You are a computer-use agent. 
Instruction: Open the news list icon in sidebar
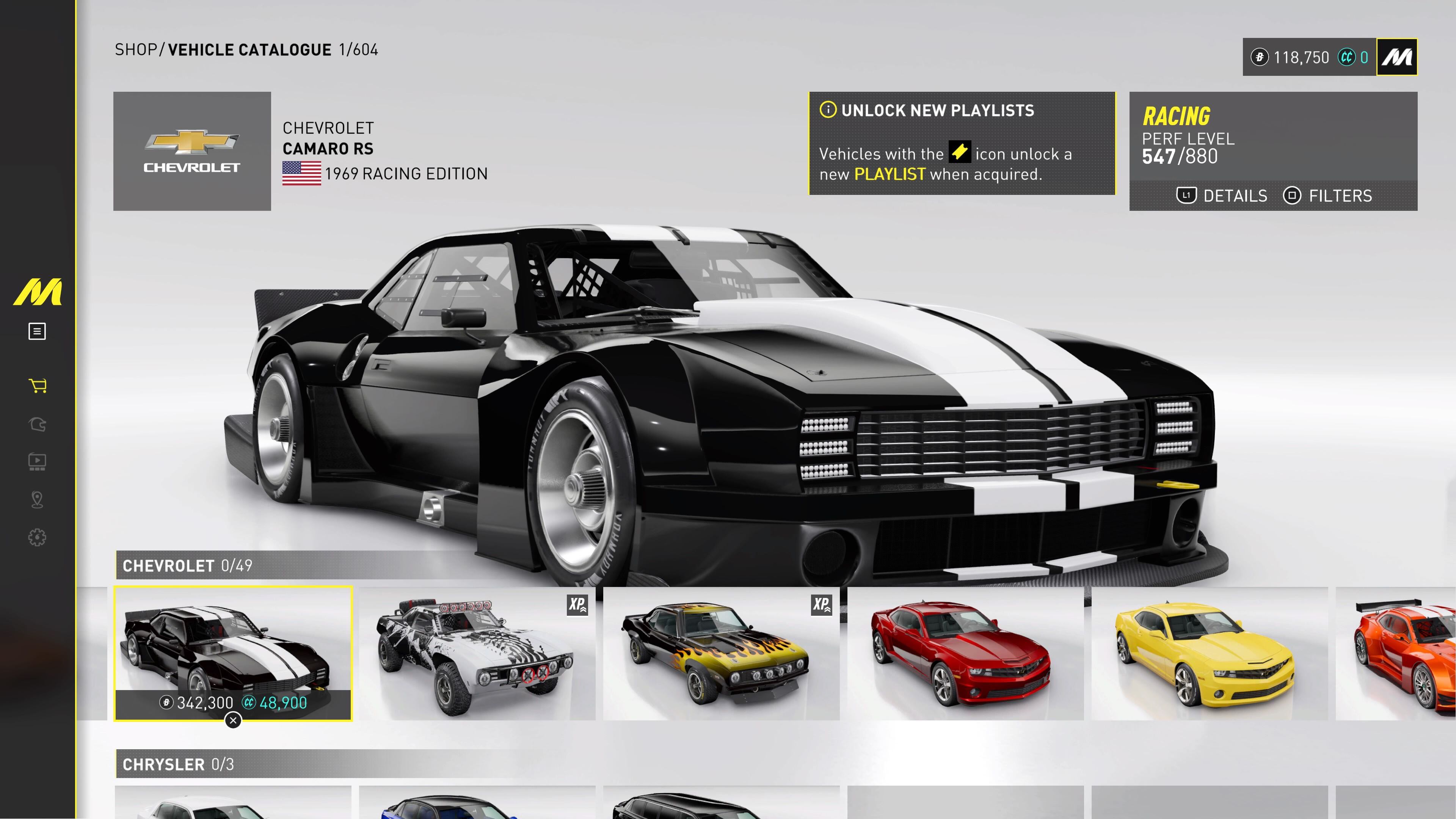[x=37, y=331]
